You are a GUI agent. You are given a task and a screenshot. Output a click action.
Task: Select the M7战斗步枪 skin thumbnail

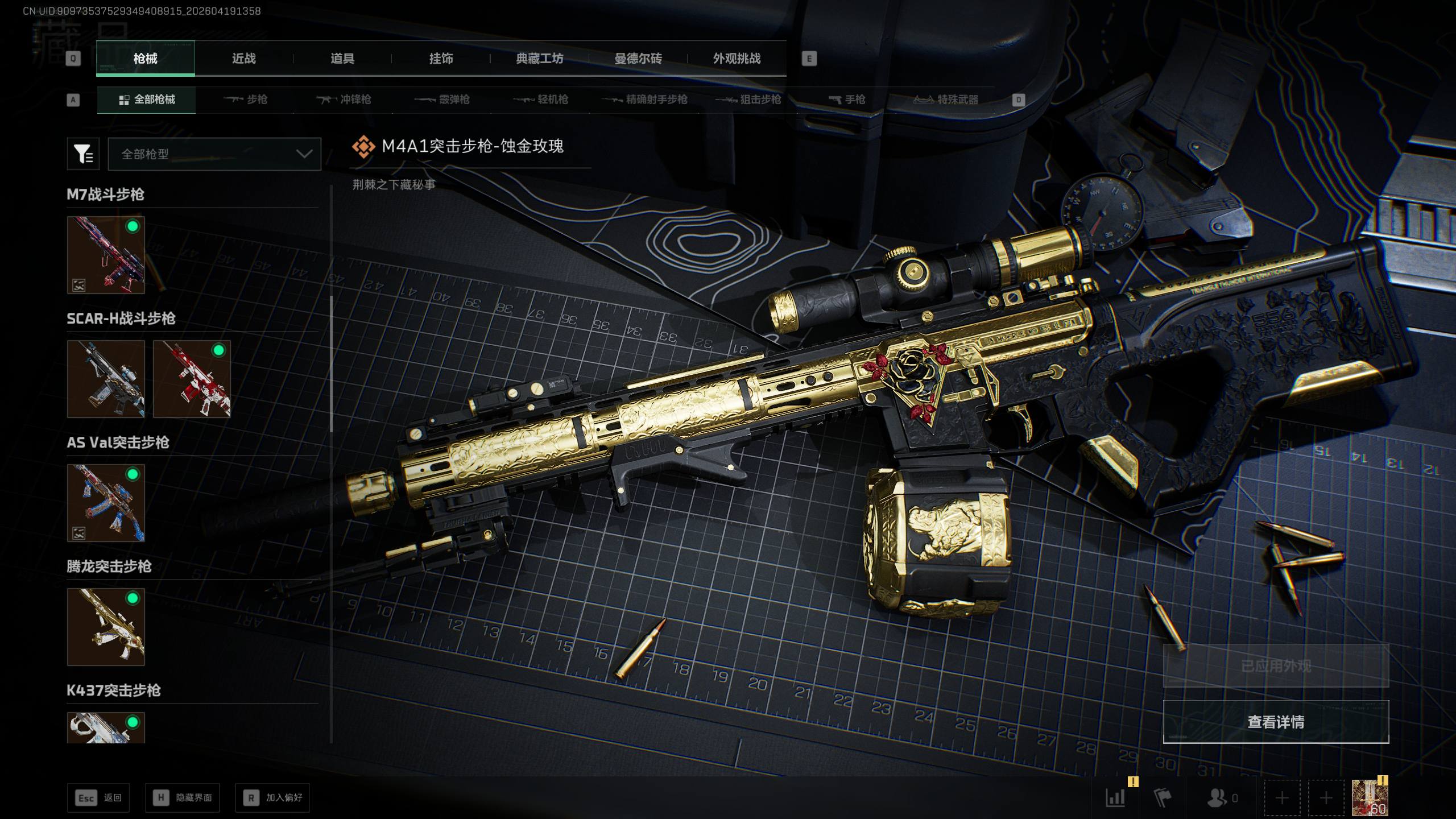(106, 255)
